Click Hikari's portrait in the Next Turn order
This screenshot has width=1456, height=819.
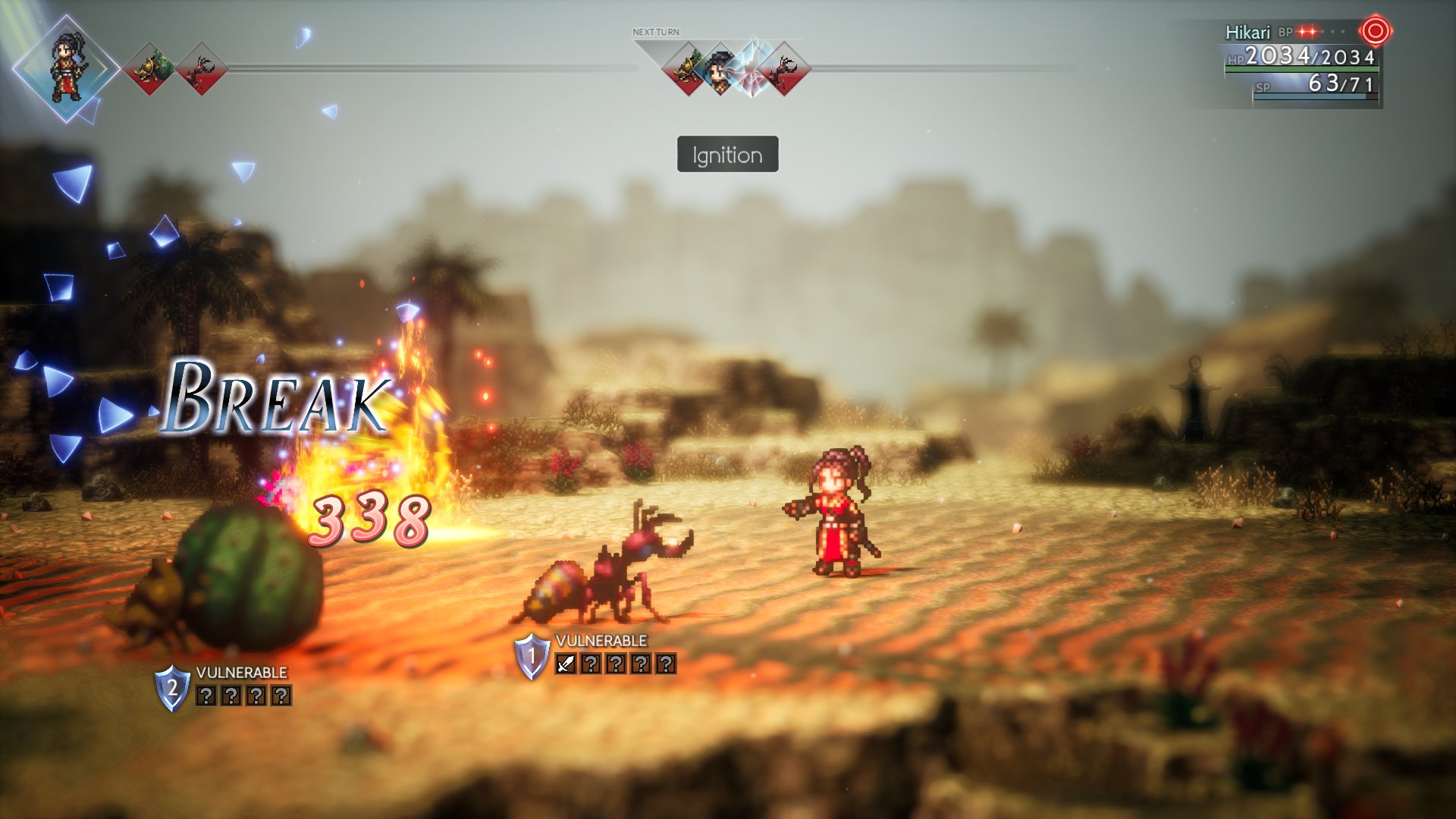click(721, 67)
